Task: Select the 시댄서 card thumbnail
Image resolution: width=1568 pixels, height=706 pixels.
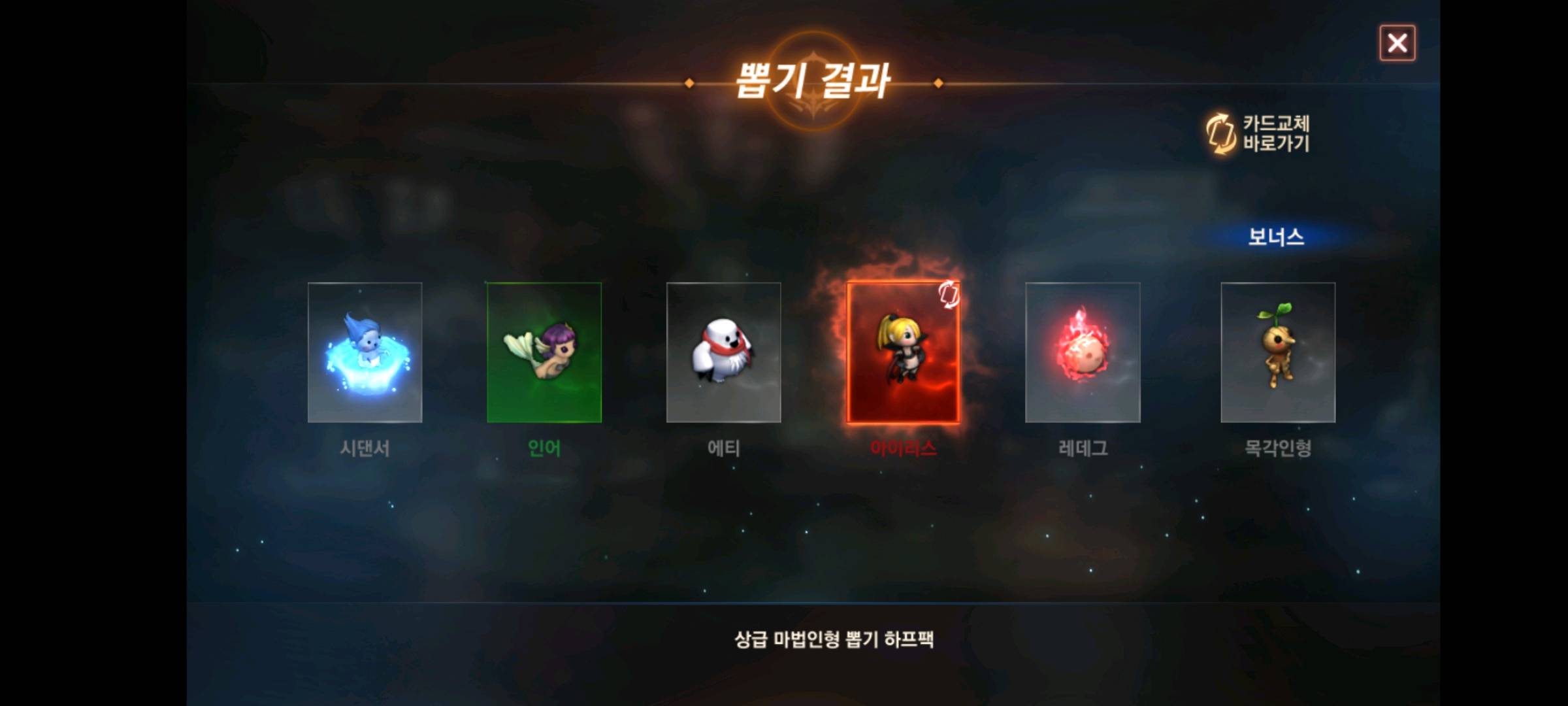Action: [365, 353]
